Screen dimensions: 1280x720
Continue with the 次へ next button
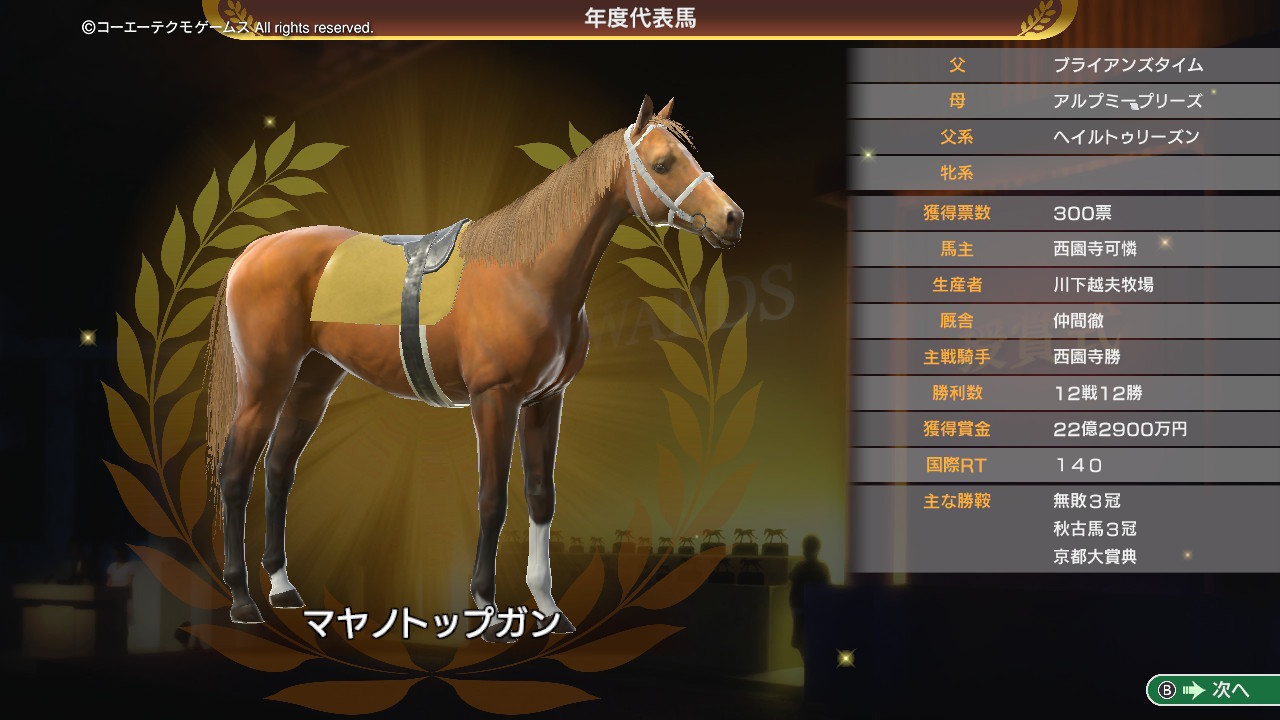coord(1214,690)
